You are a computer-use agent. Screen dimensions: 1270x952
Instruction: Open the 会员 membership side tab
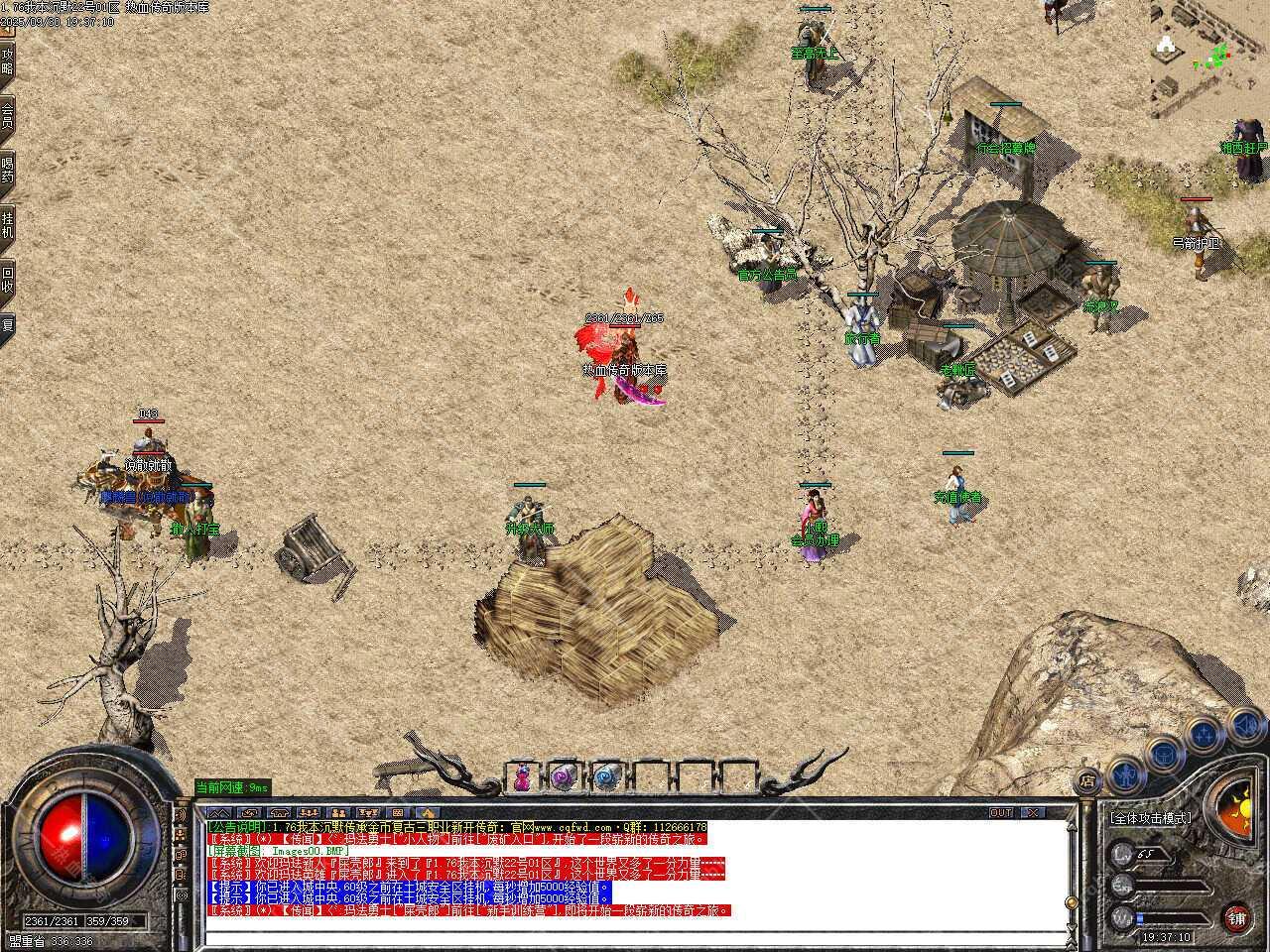[x=8, y=114]
